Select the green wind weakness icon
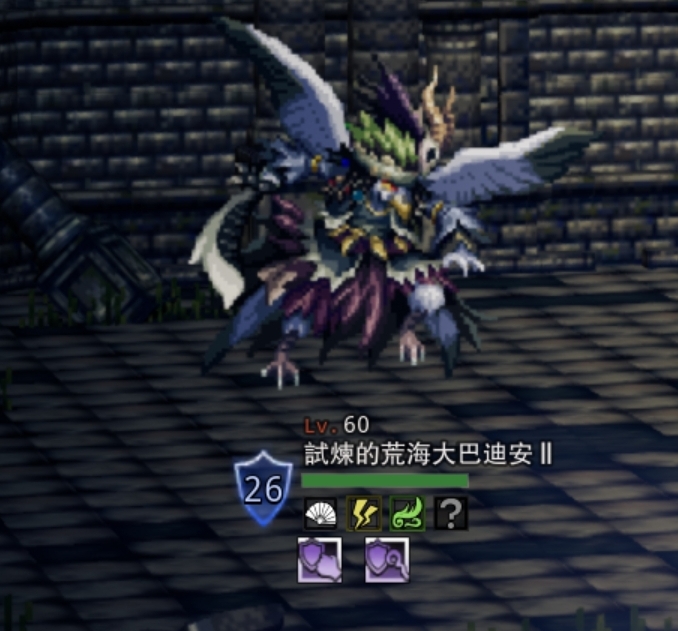The image size is (678, 631). (x=408, y=514)
